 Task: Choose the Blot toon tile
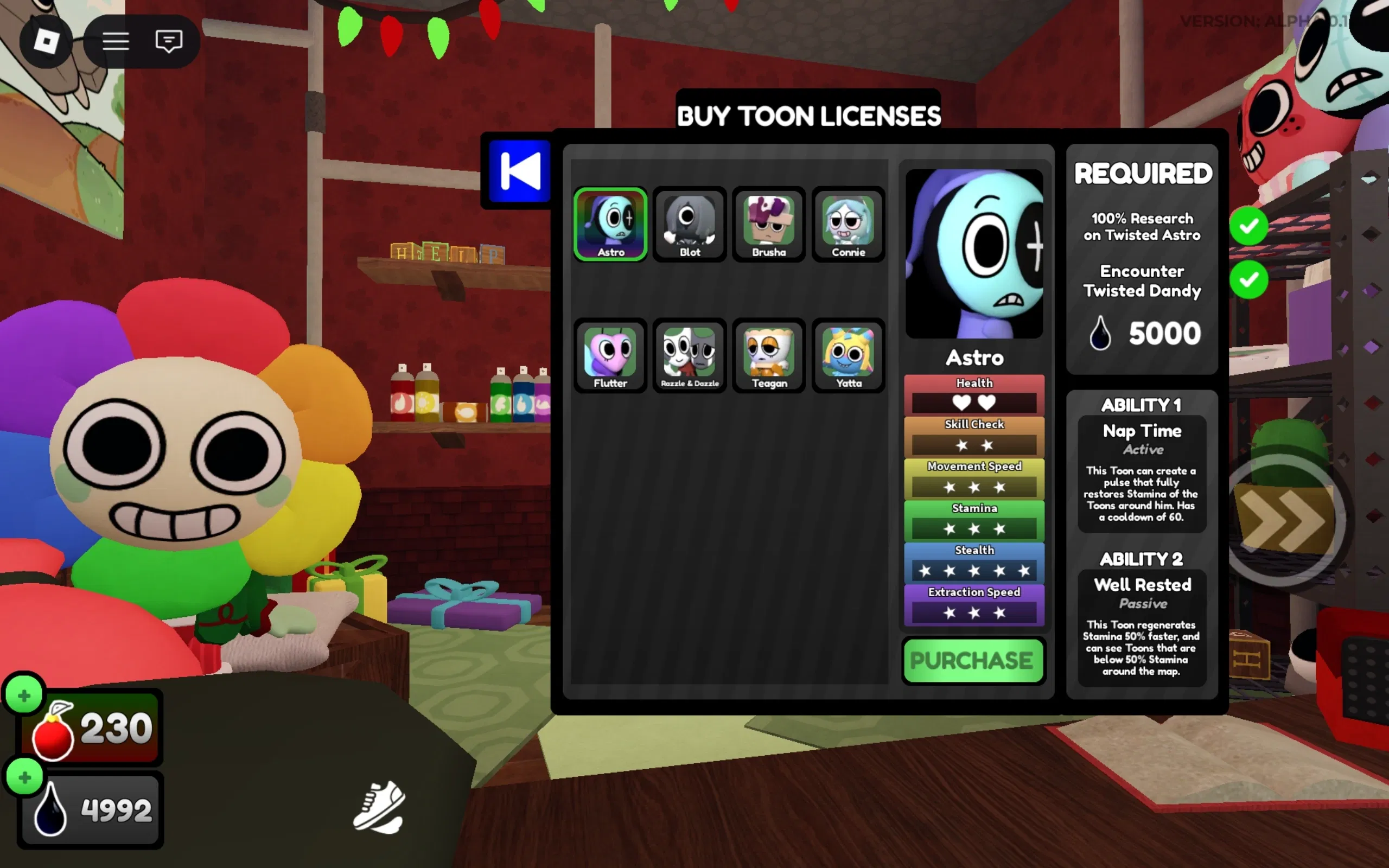(x=689, y=225)
